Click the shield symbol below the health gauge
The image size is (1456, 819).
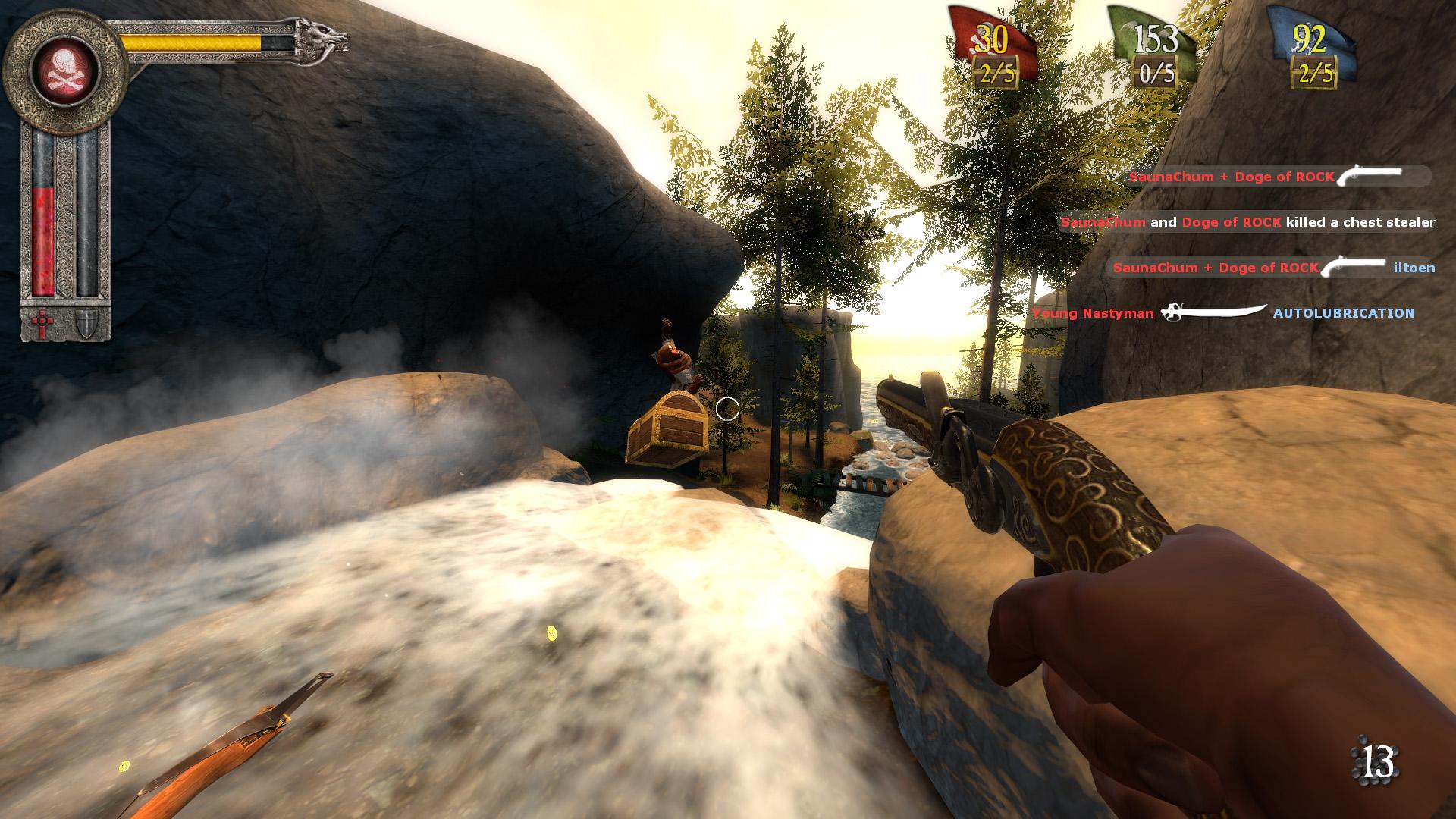[86, 322]
